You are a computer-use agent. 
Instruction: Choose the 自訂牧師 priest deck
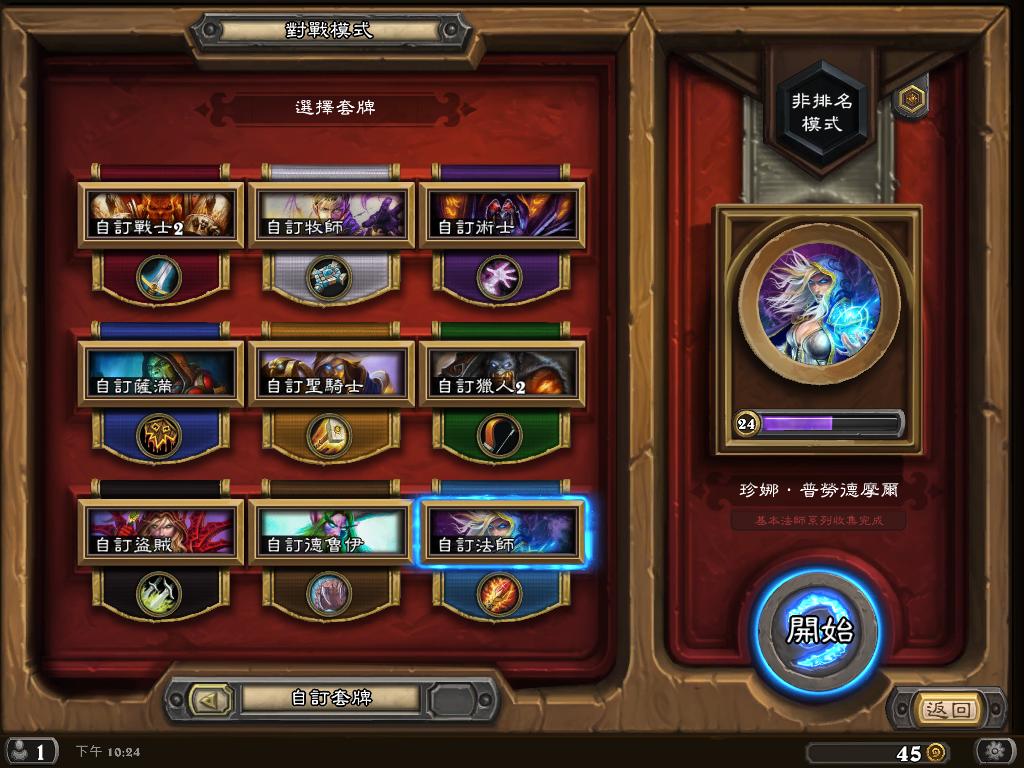coord(331,214)
